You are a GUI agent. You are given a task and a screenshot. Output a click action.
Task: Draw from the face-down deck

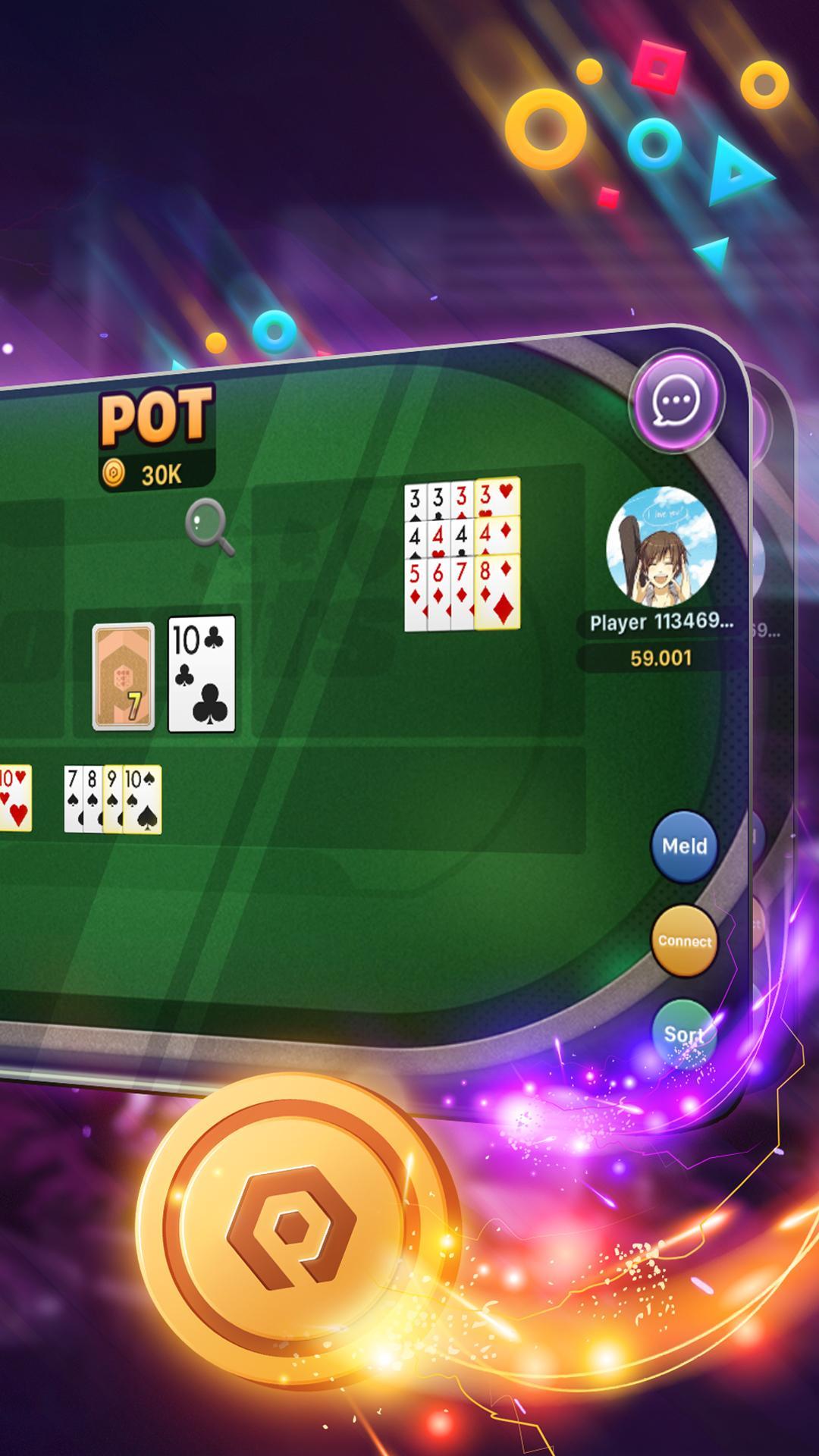point(124,676)
